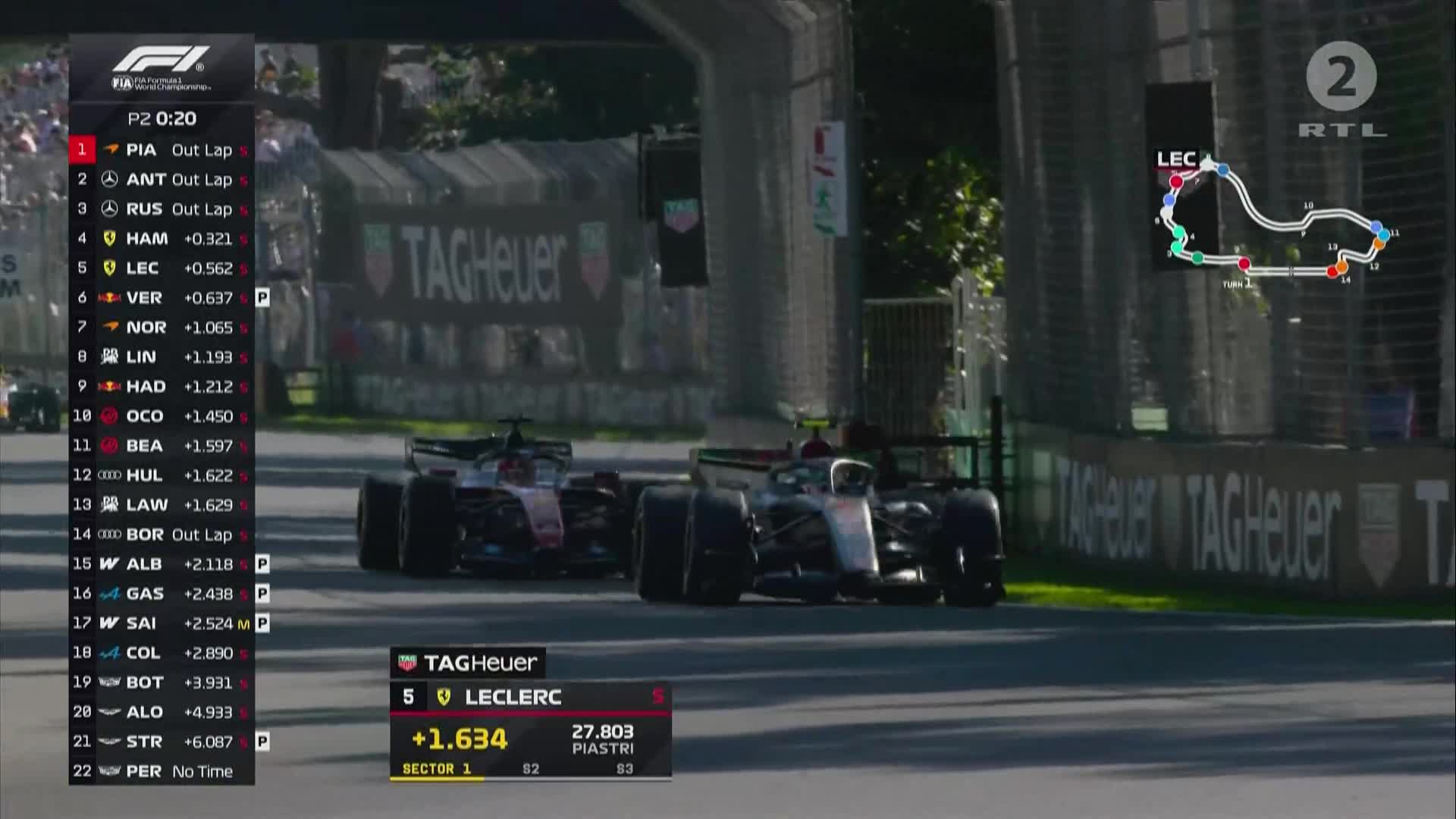Image resolution: width=1456 pixels, height=819 pixels.
Task: Select the ALO row in twentieth
Action: tap(162, 712)
